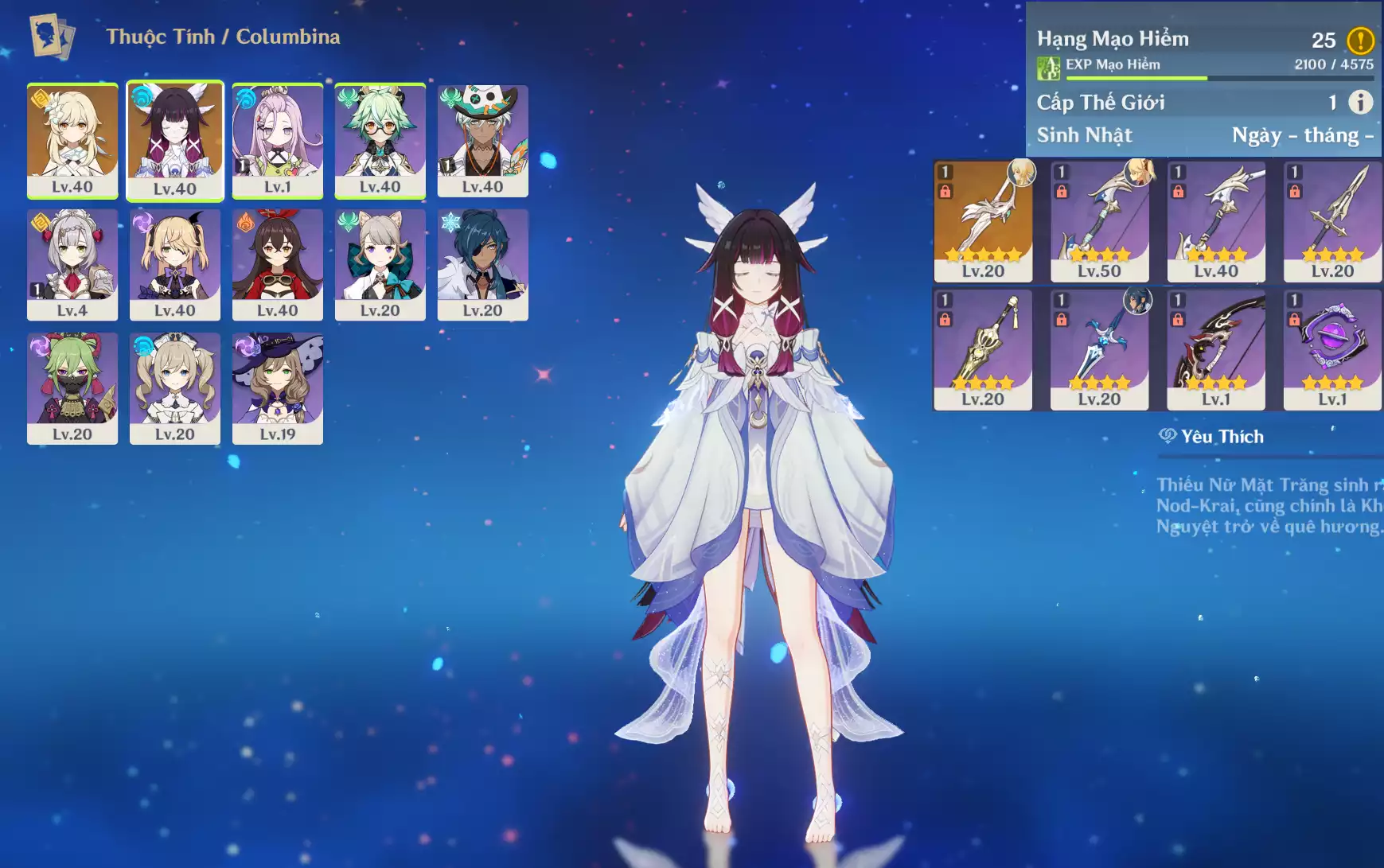The height and width of the screenshot is (868, 1384).
Task: Select Barbara's character portrait
Action: click(175, 387)
